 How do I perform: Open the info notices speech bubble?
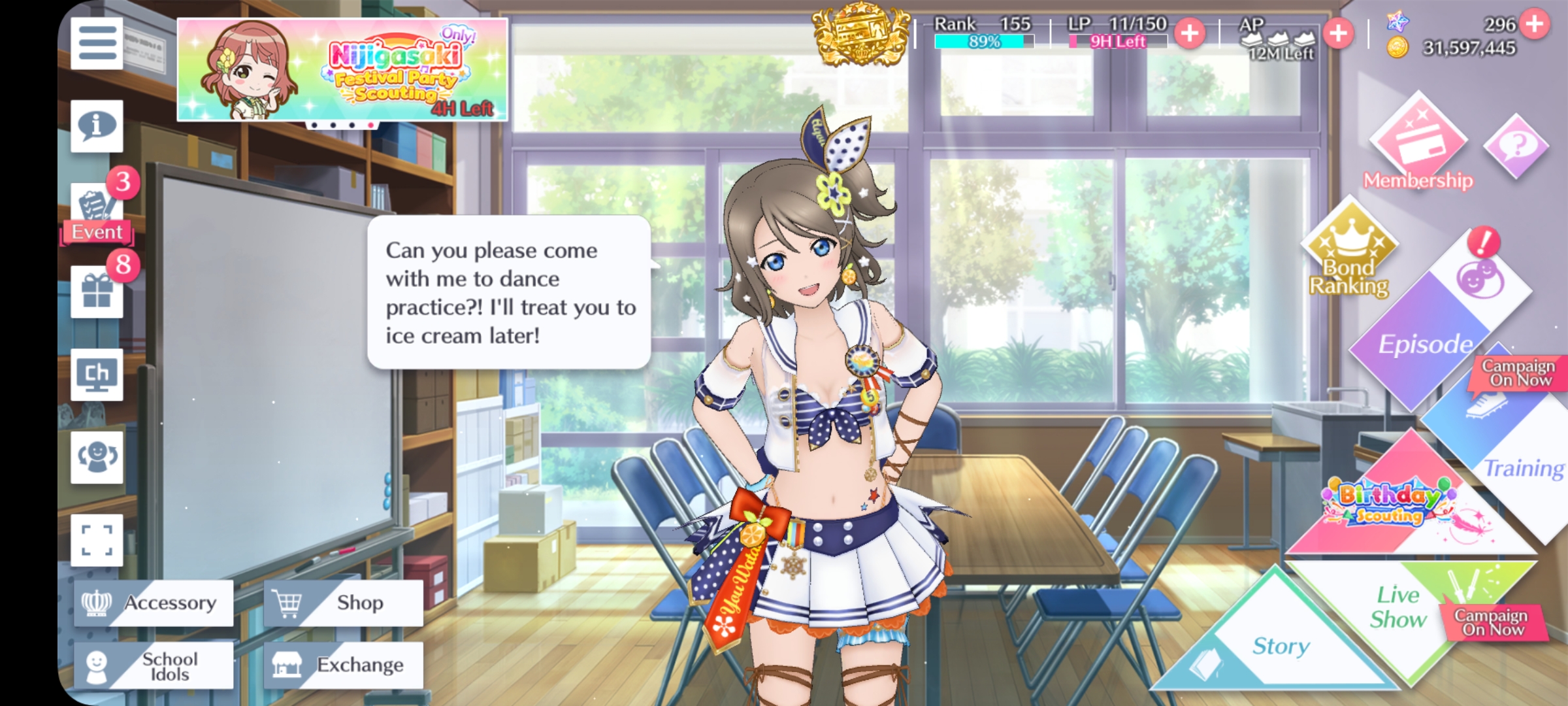pos(97,126)
